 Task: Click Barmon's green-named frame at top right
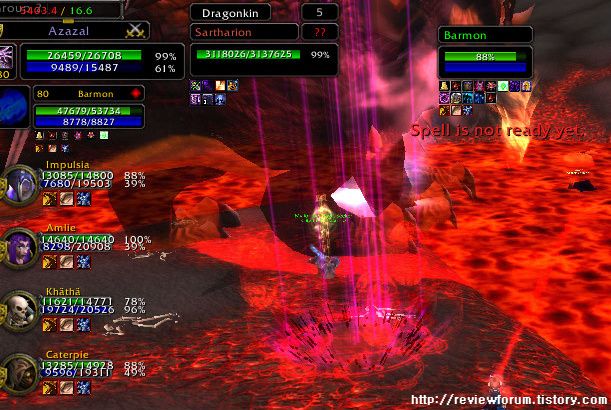(x=484, y=35)
